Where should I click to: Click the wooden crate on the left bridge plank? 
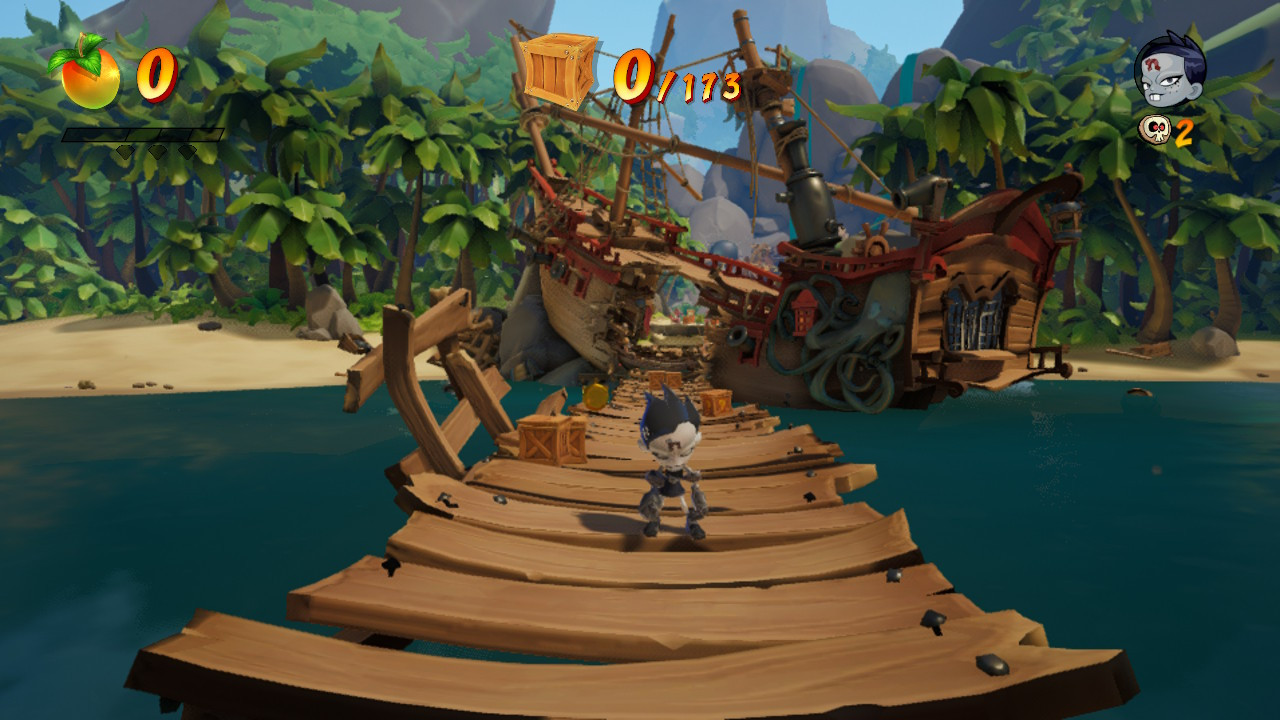548,437
